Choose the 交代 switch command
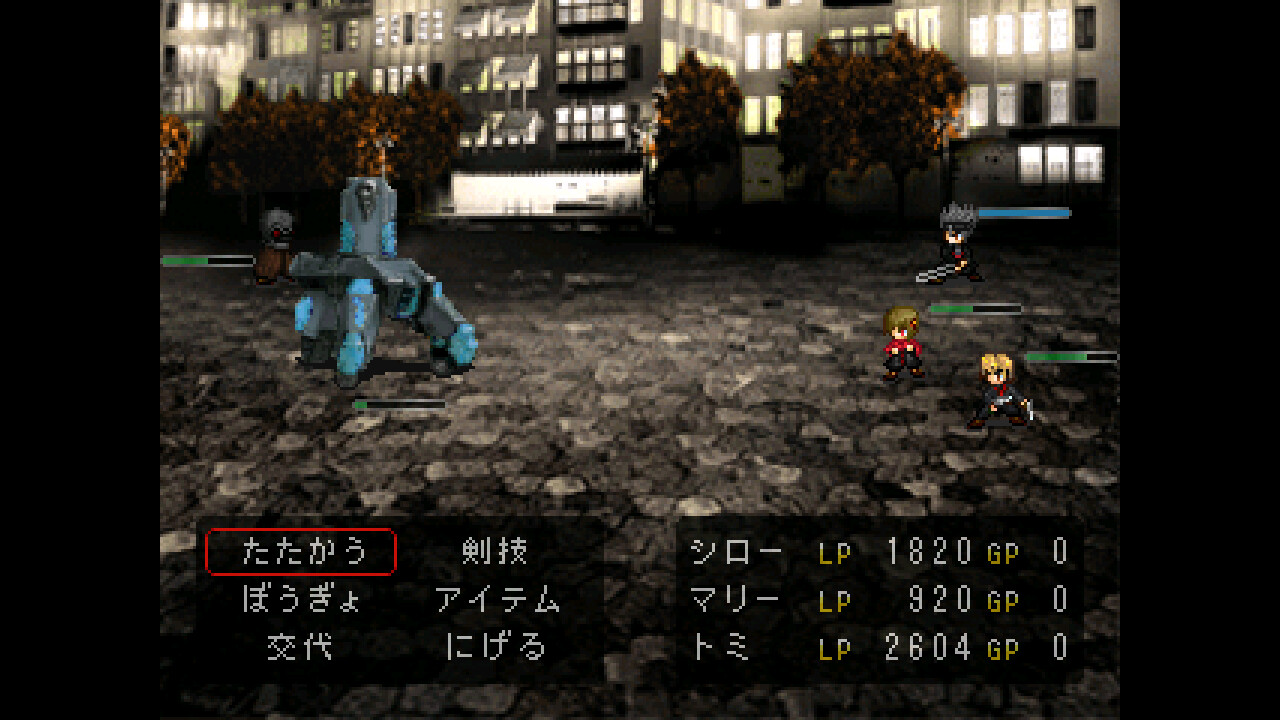Image resolution: width=1280 pixels, height=720 pixels. coord(300,648)
